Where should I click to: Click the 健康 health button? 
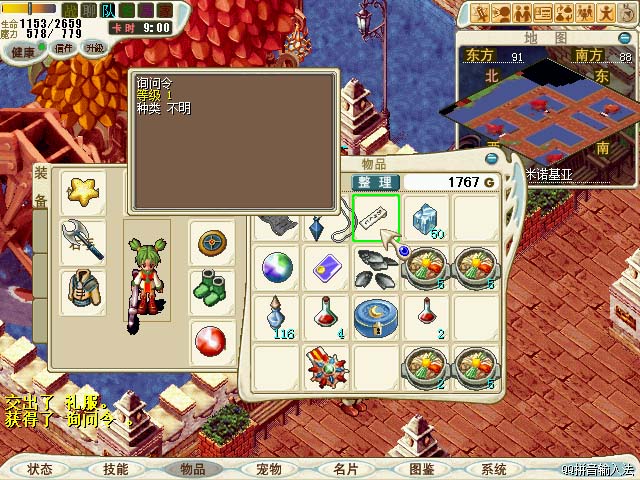coord(23,49)
